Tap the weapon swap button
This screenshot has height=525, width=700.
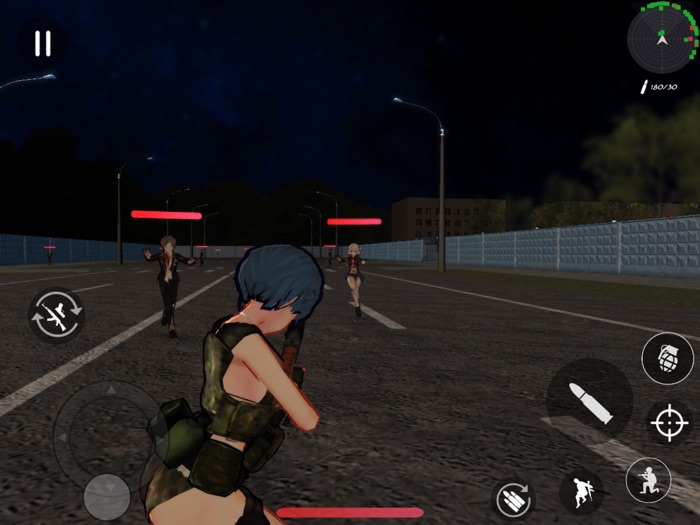click(x=57, y=314)
